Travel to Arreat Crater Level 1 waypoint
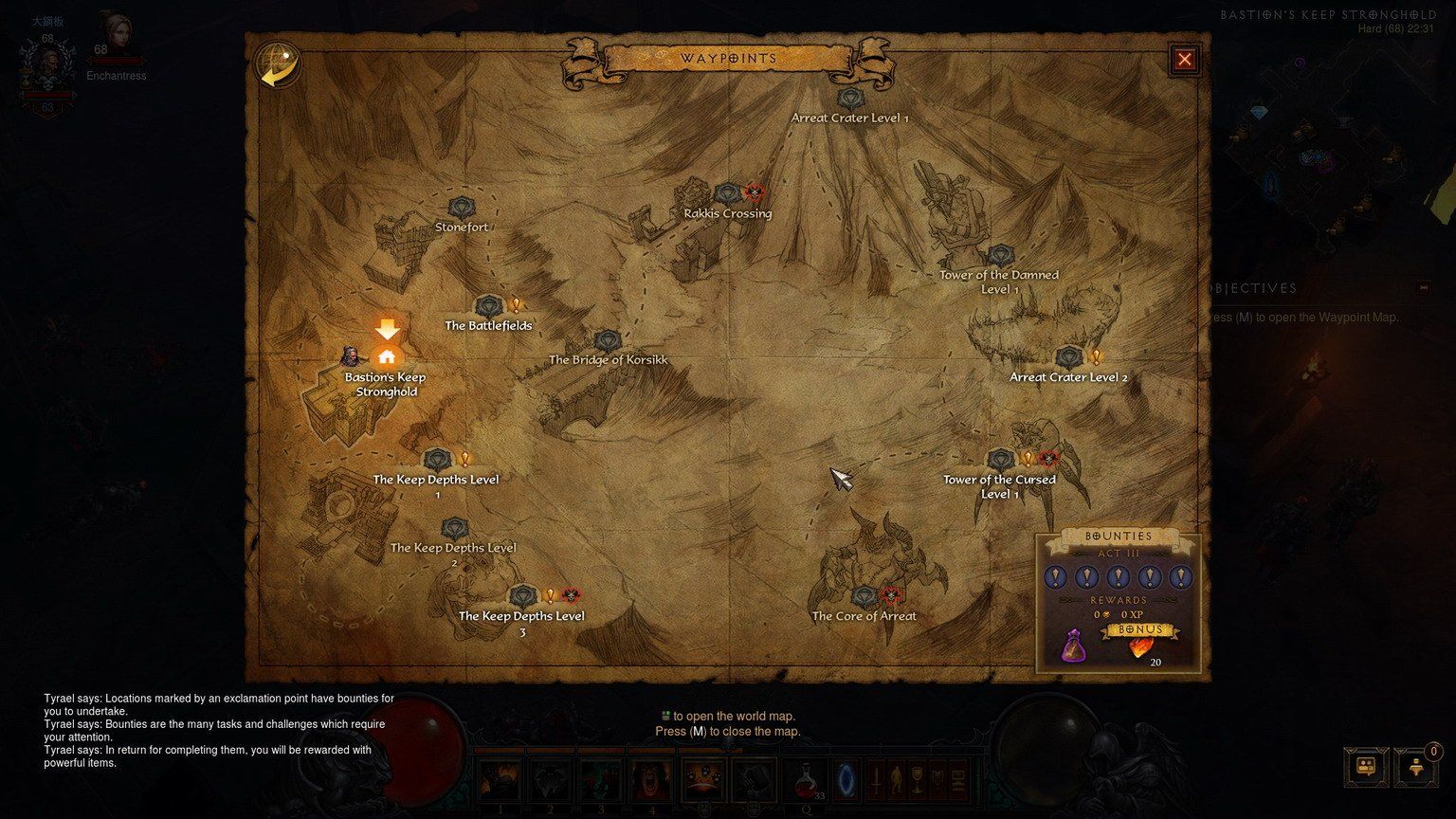Screen dimensions: 1456x819 pos(850,98)
